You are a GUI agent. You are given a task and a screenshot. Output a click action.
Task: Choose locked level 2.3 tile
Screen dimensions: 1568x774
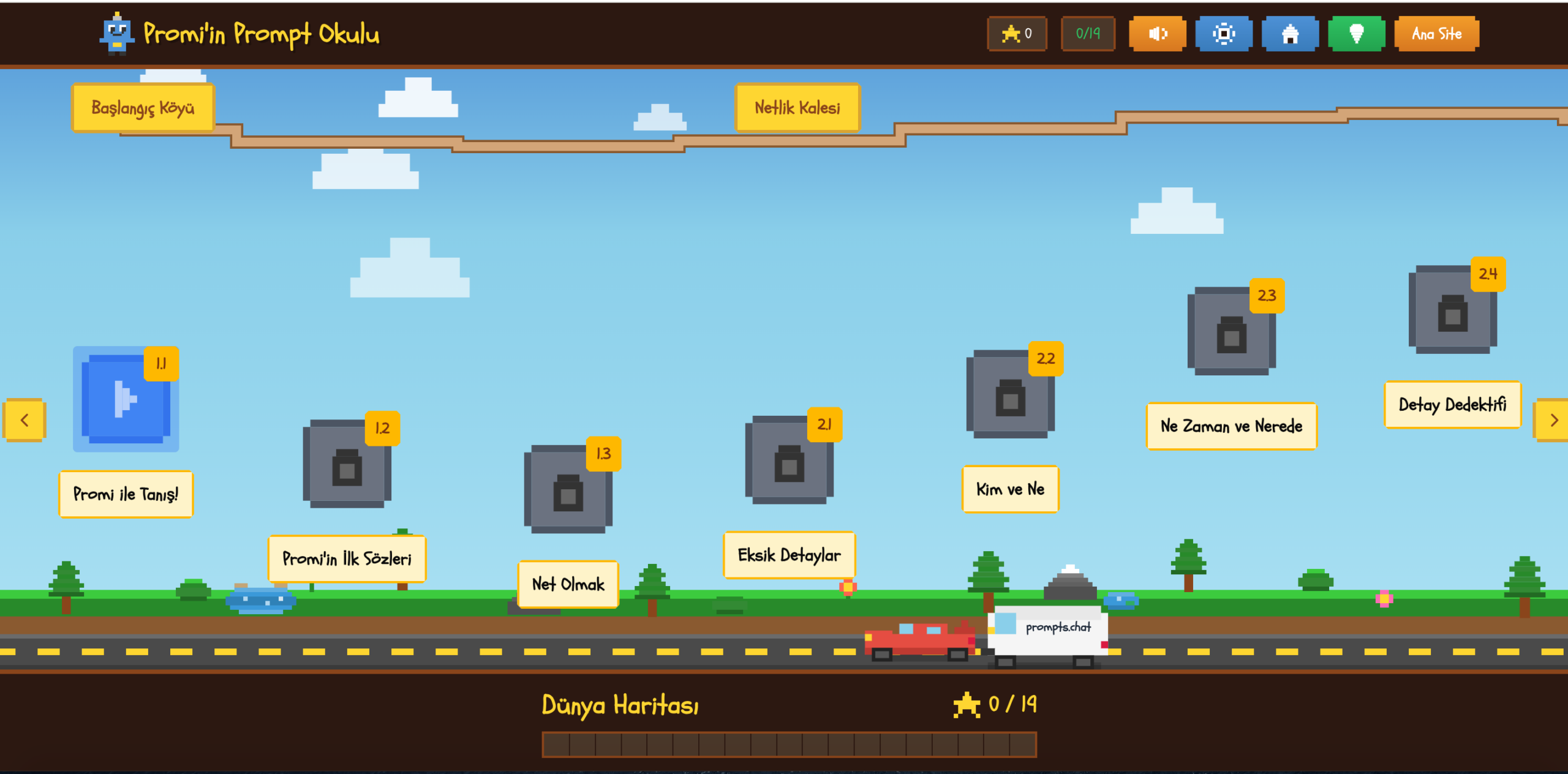(1231, 331)
